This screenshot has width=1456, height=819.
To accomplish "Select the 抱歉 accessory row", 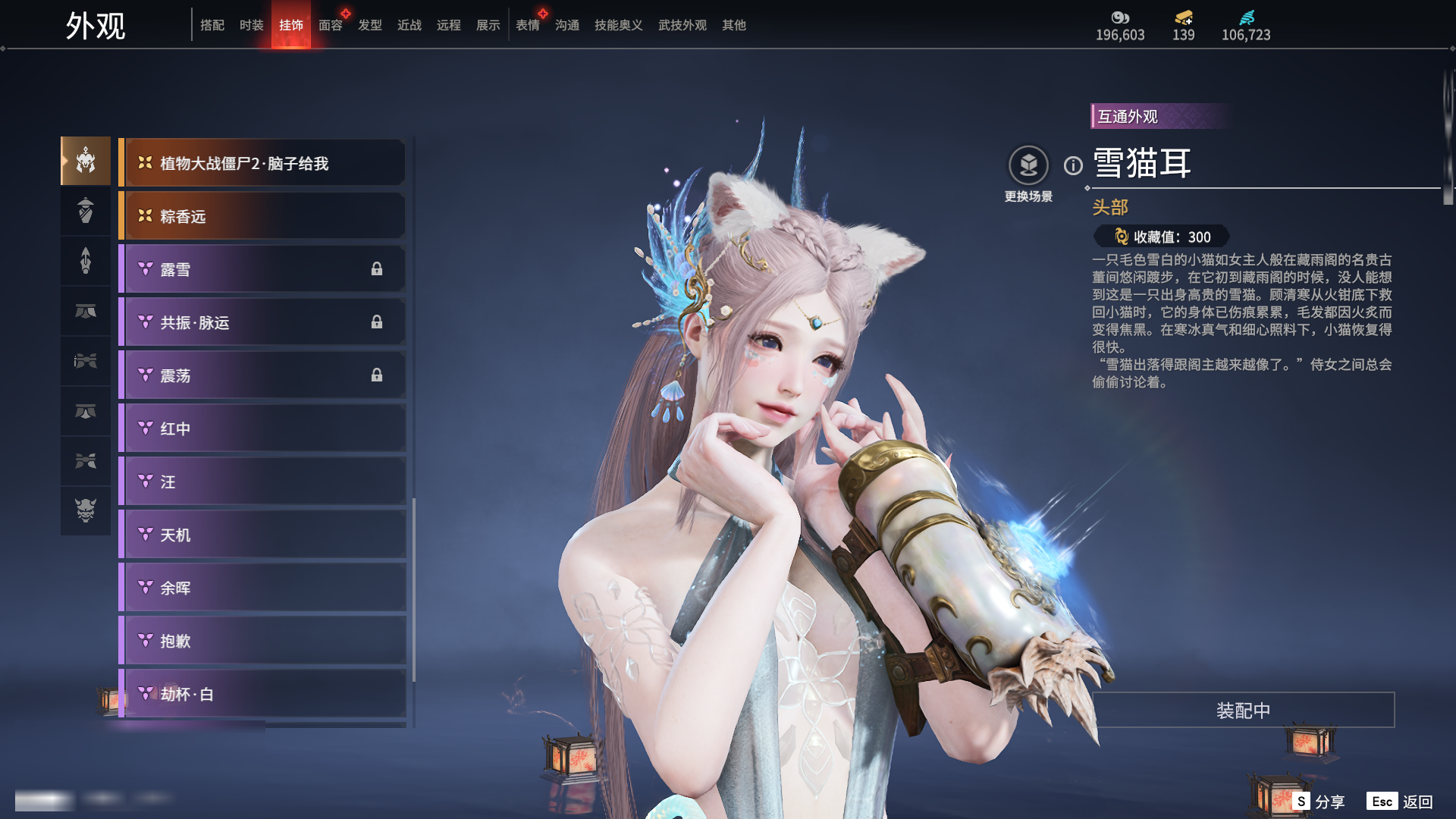I will pyautogui.click(x=262, y=641).
